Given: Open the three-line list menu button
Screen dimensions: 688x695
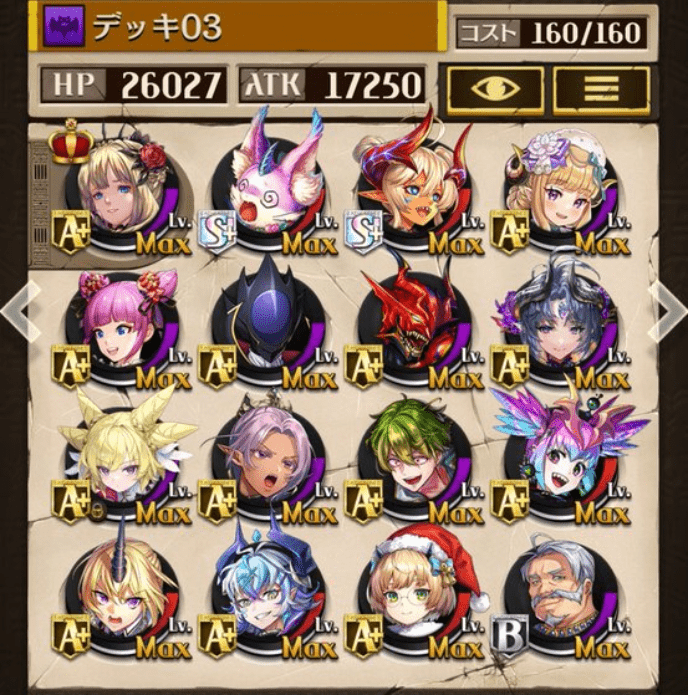Looking at the screenshot, I should coord(601,90).
